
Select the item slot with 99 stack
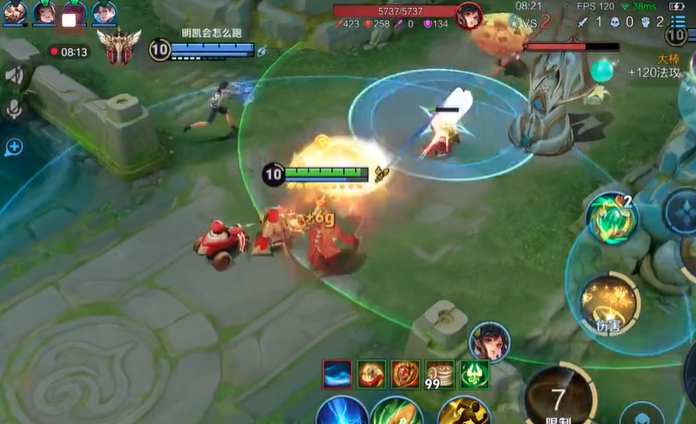tap(439, 374)
